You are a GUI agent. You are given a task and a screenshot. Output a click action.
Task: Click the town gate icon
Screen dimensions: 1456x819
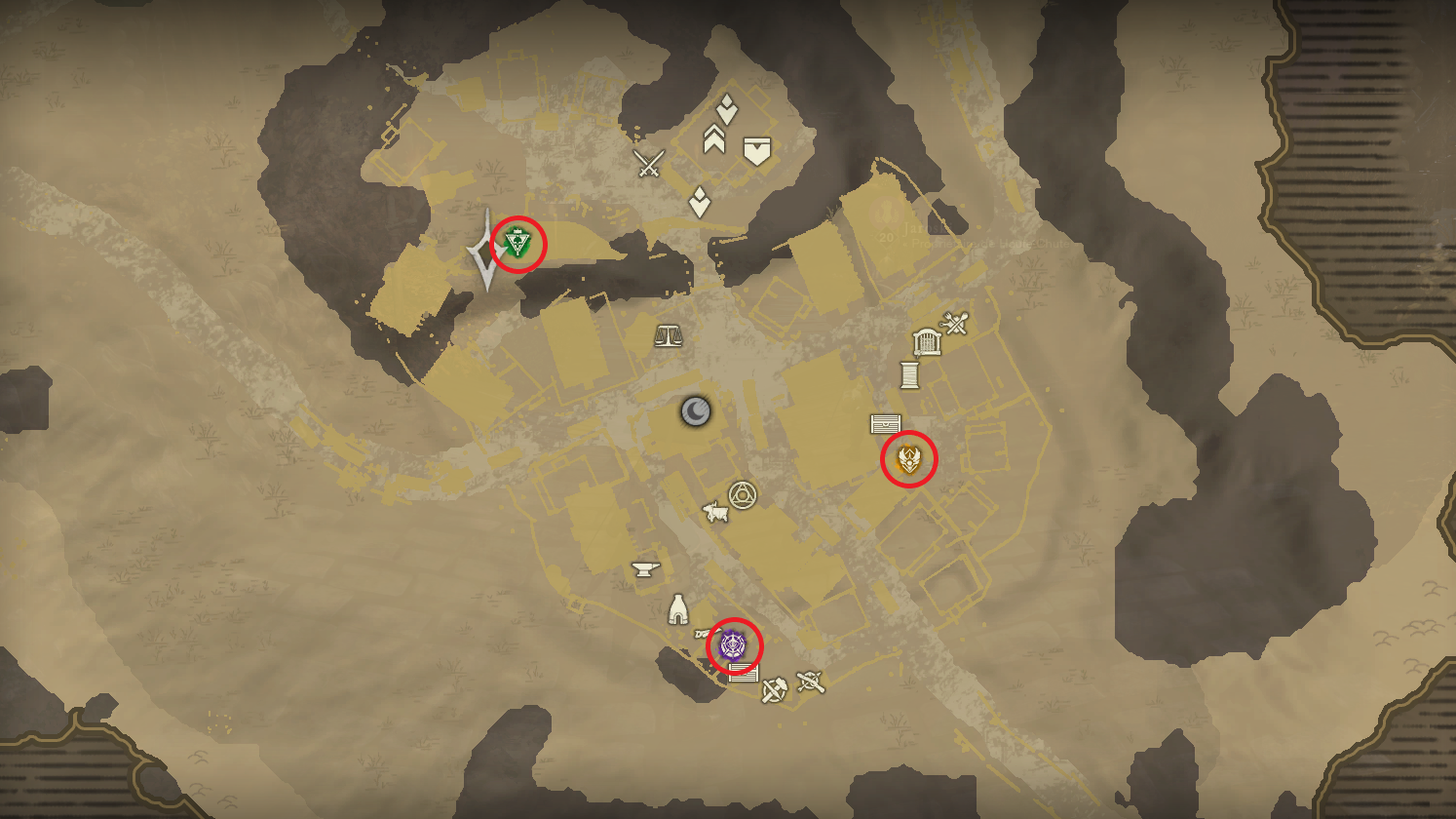(929, 339)
